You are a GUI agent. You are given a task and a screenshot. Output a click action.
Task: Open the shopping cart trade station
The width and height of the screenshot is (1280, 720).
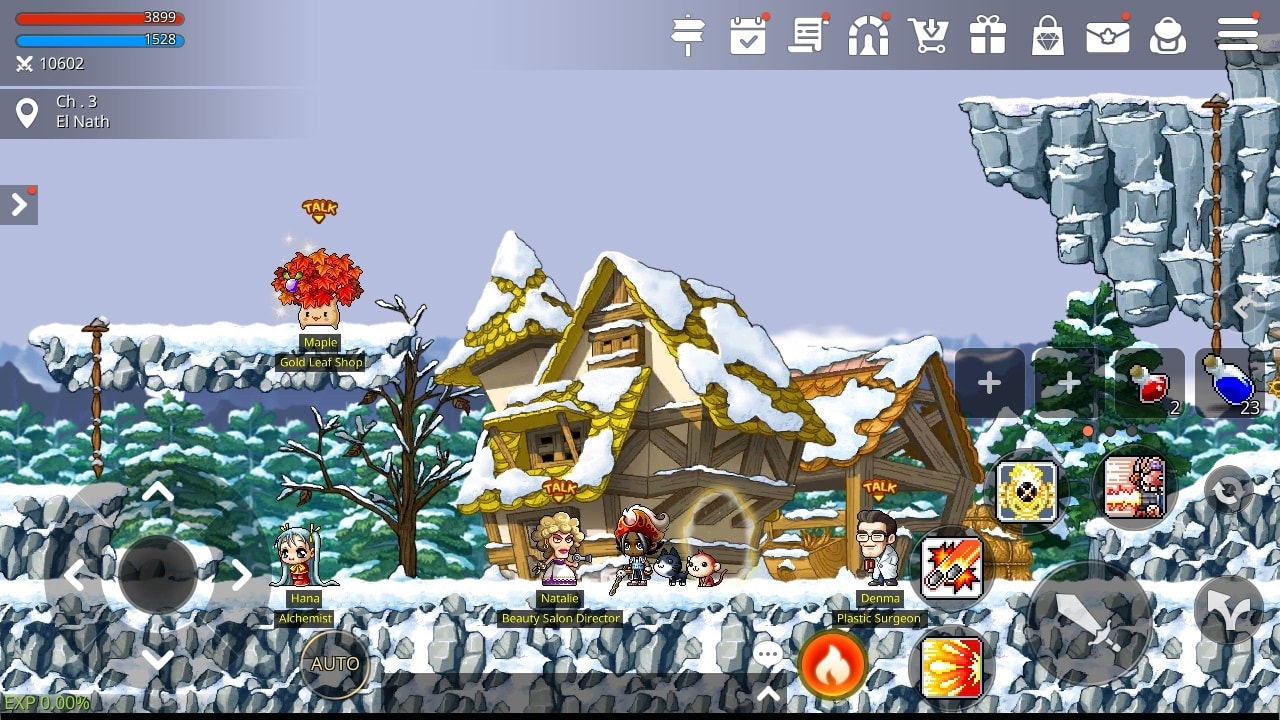coord(928,36)
